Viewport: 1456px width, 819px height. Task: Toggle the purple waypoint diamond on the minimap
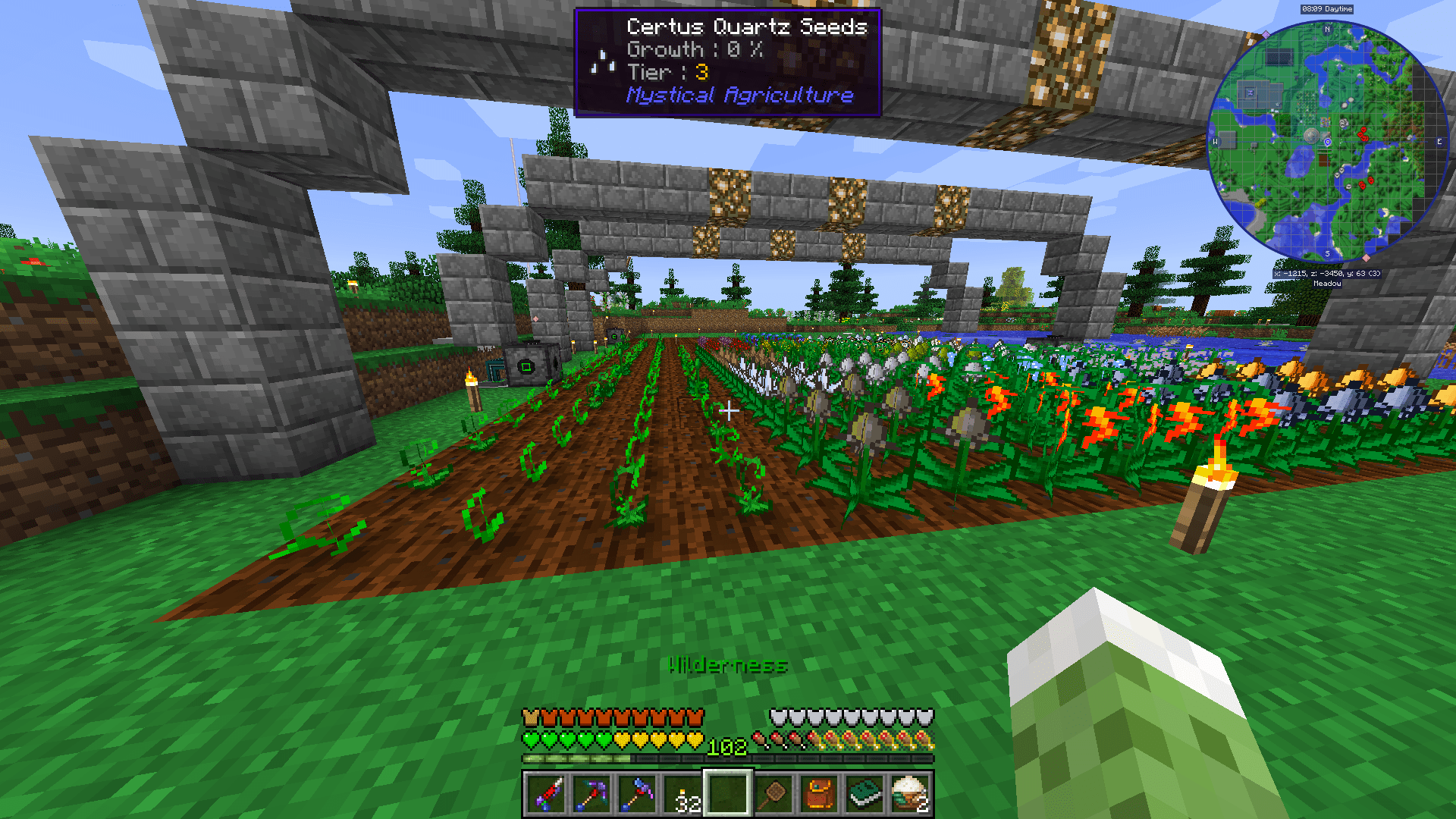1264,35
